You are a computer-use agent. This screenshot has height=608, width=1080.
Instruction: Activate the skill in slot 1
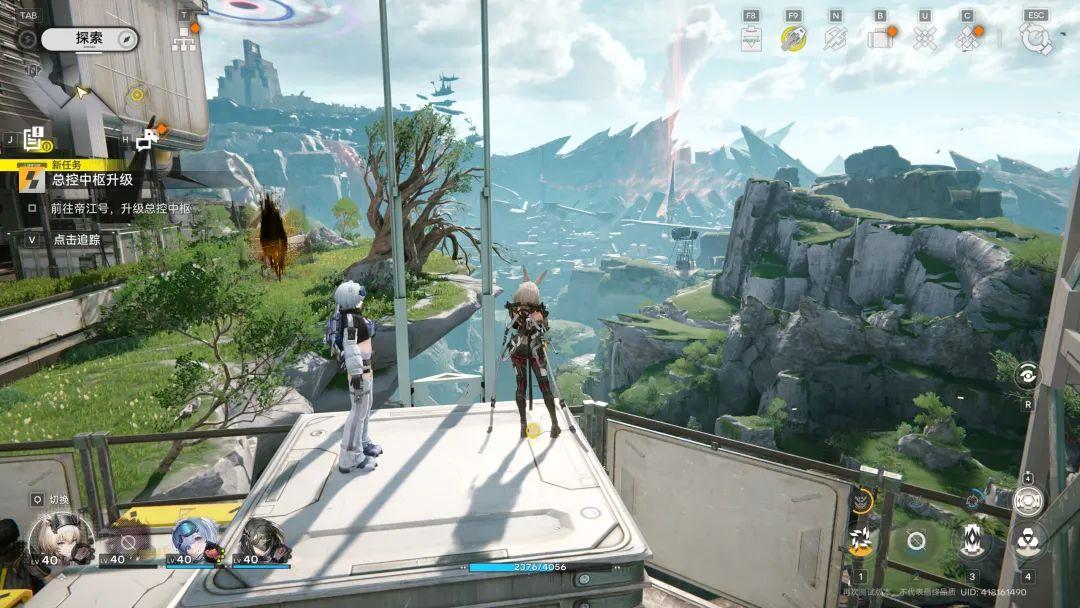point(860,541)
